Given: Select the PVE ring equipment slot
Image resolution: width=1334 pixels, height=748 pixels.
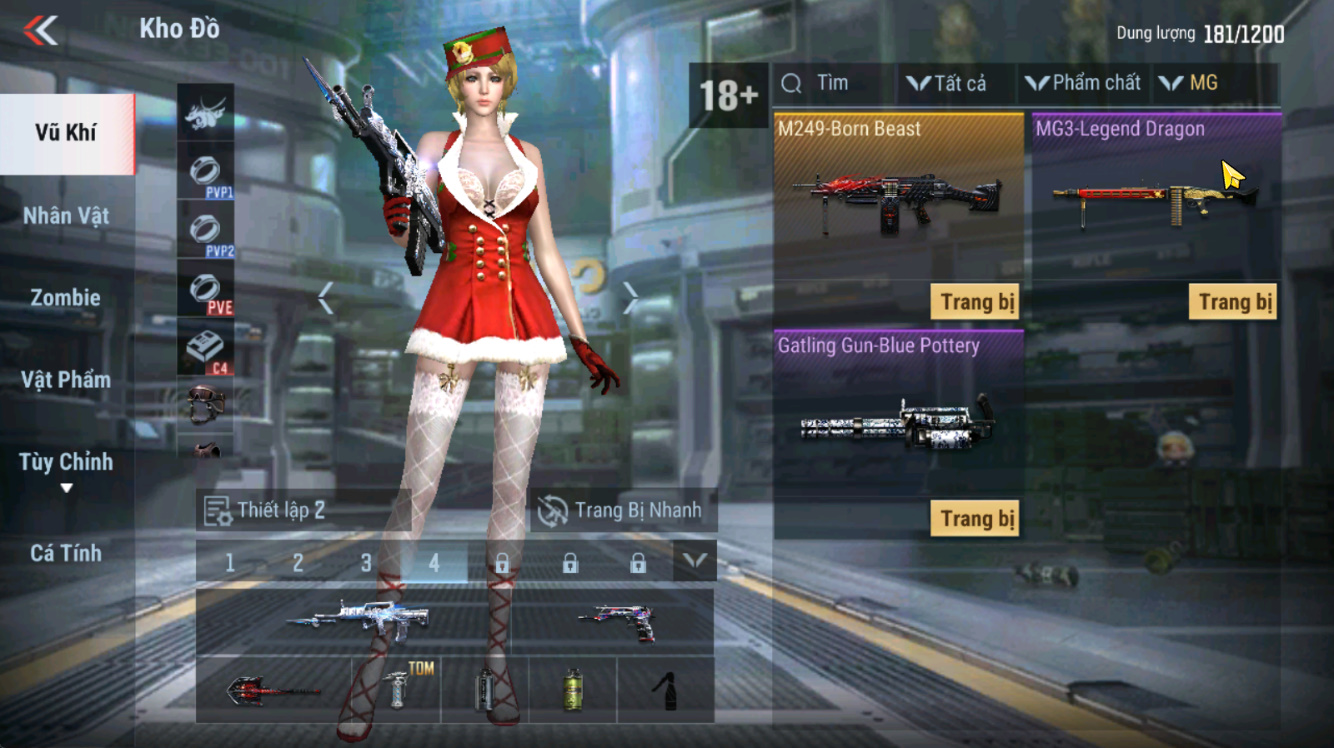Looking at the screenshot, I should pyautogui.click(x=206, y=291).
